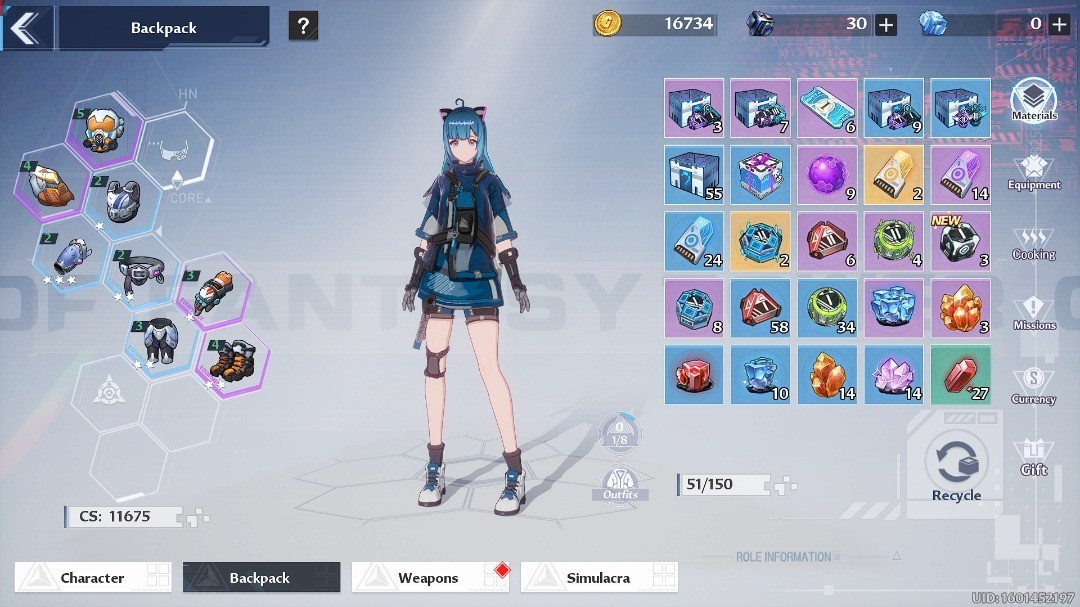The height and width of the screenshot is (607, 1080).
Task: Select the equipped boots slot
Action: coord(230,361)
